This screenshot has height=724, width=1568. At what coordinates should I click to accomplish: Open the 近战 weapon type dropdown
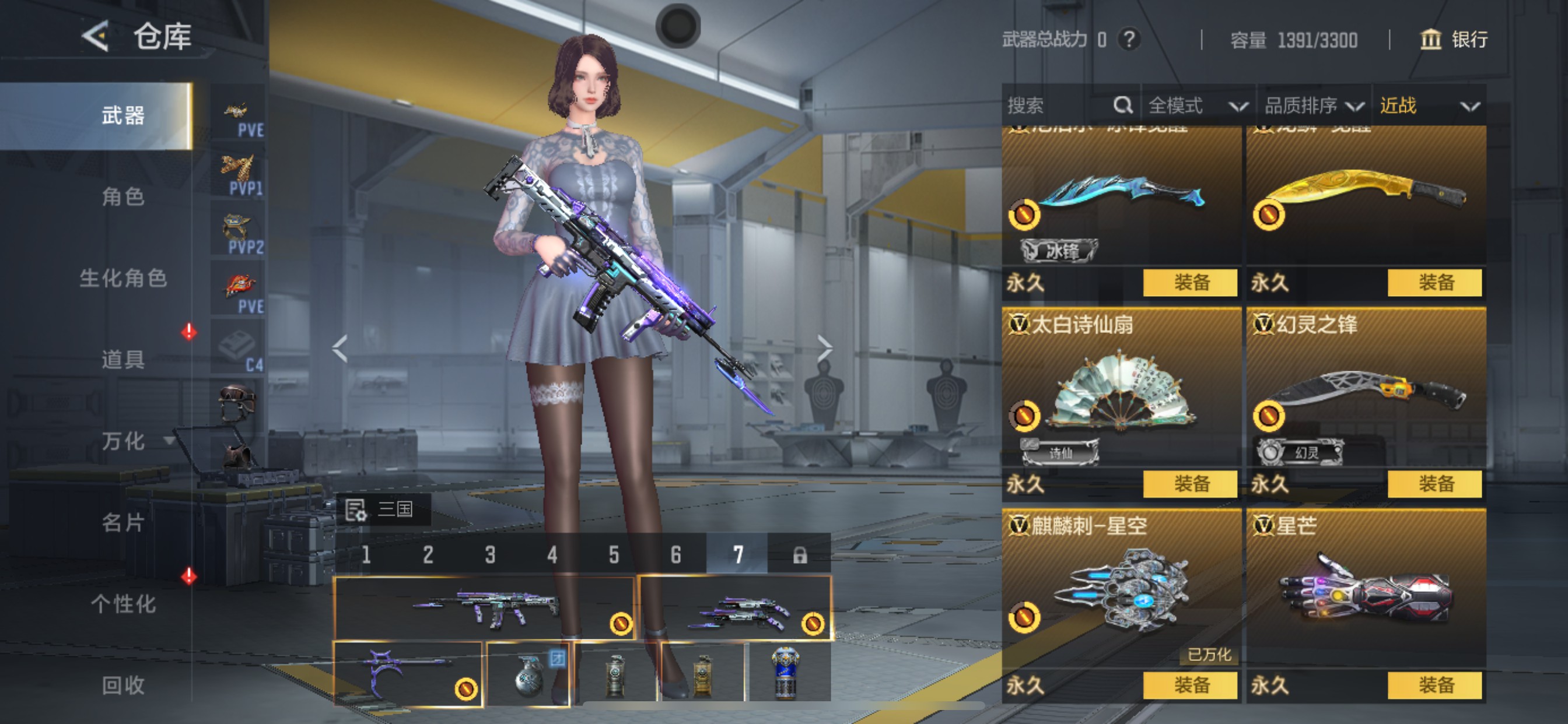click(x=1428, y=106)
